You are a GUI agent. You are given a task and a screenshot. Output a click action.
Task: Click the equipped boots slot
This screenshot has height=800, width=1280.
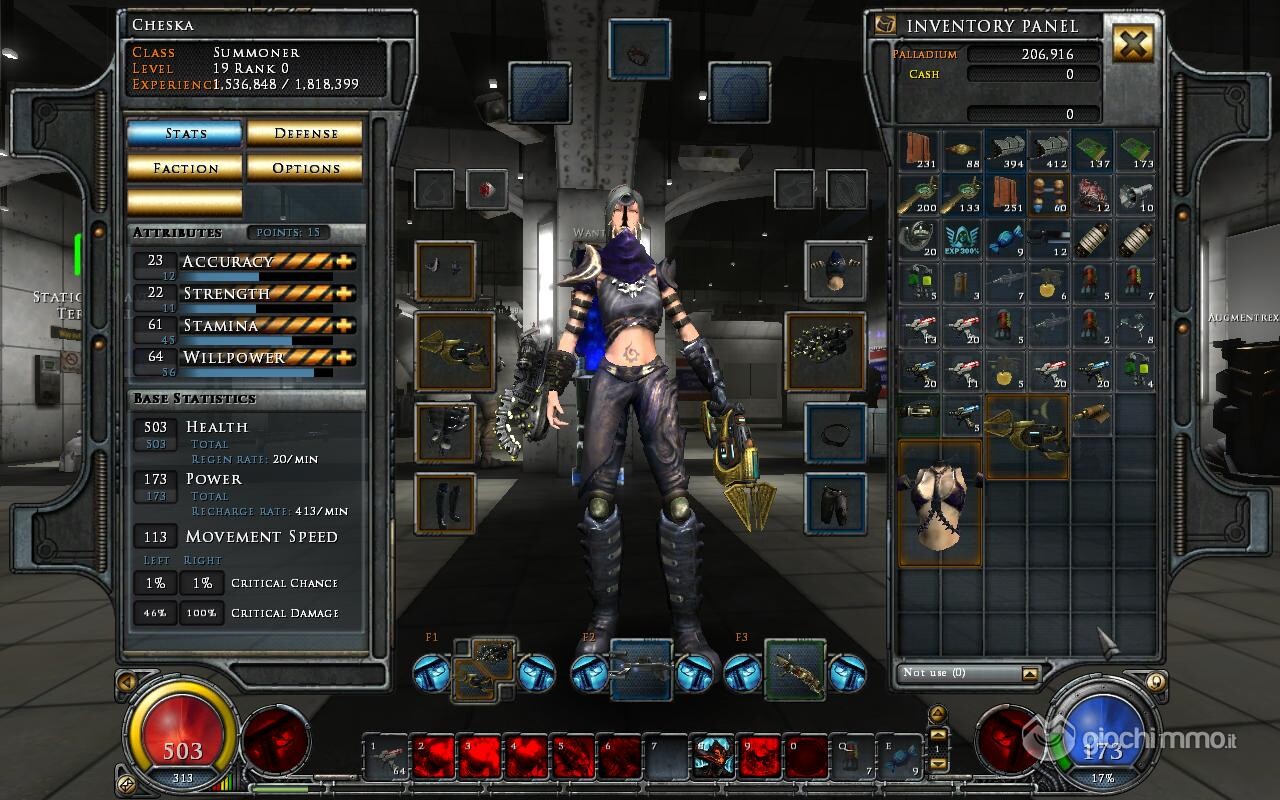445,504
